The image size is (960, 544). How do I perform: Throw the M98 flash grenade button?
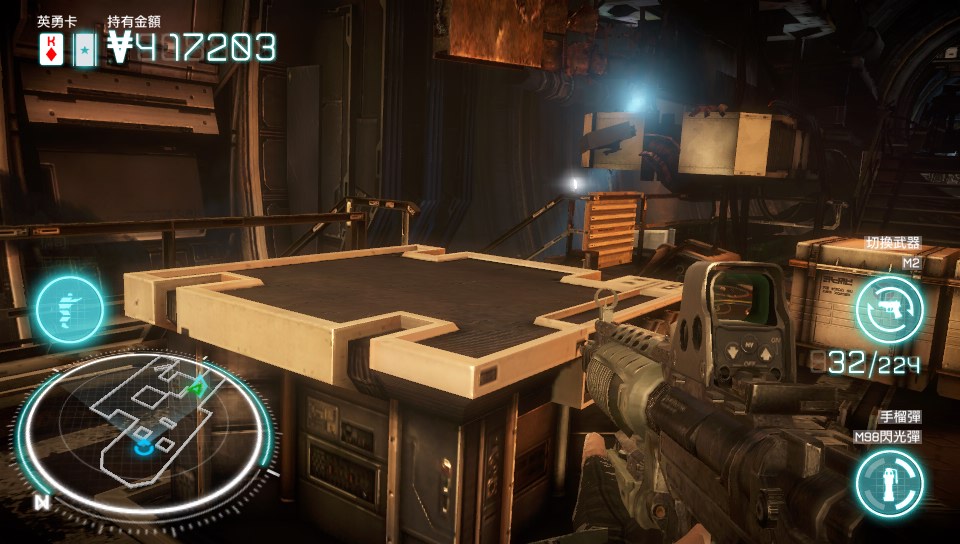pos(889,483)
